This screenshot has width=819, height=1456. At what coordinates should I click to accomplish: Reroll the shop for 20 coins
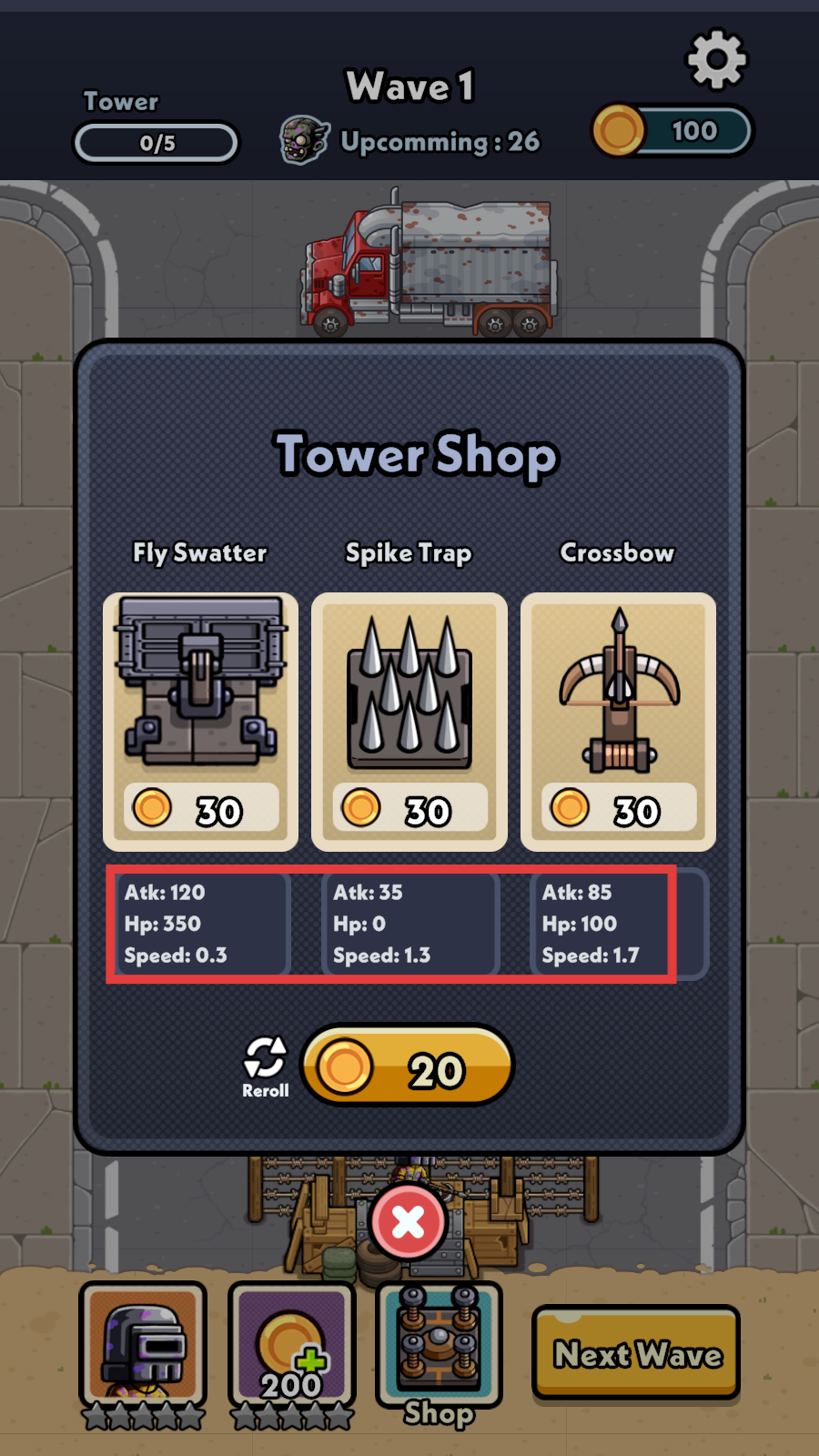pyautogui.click(x=407, y=1066)
